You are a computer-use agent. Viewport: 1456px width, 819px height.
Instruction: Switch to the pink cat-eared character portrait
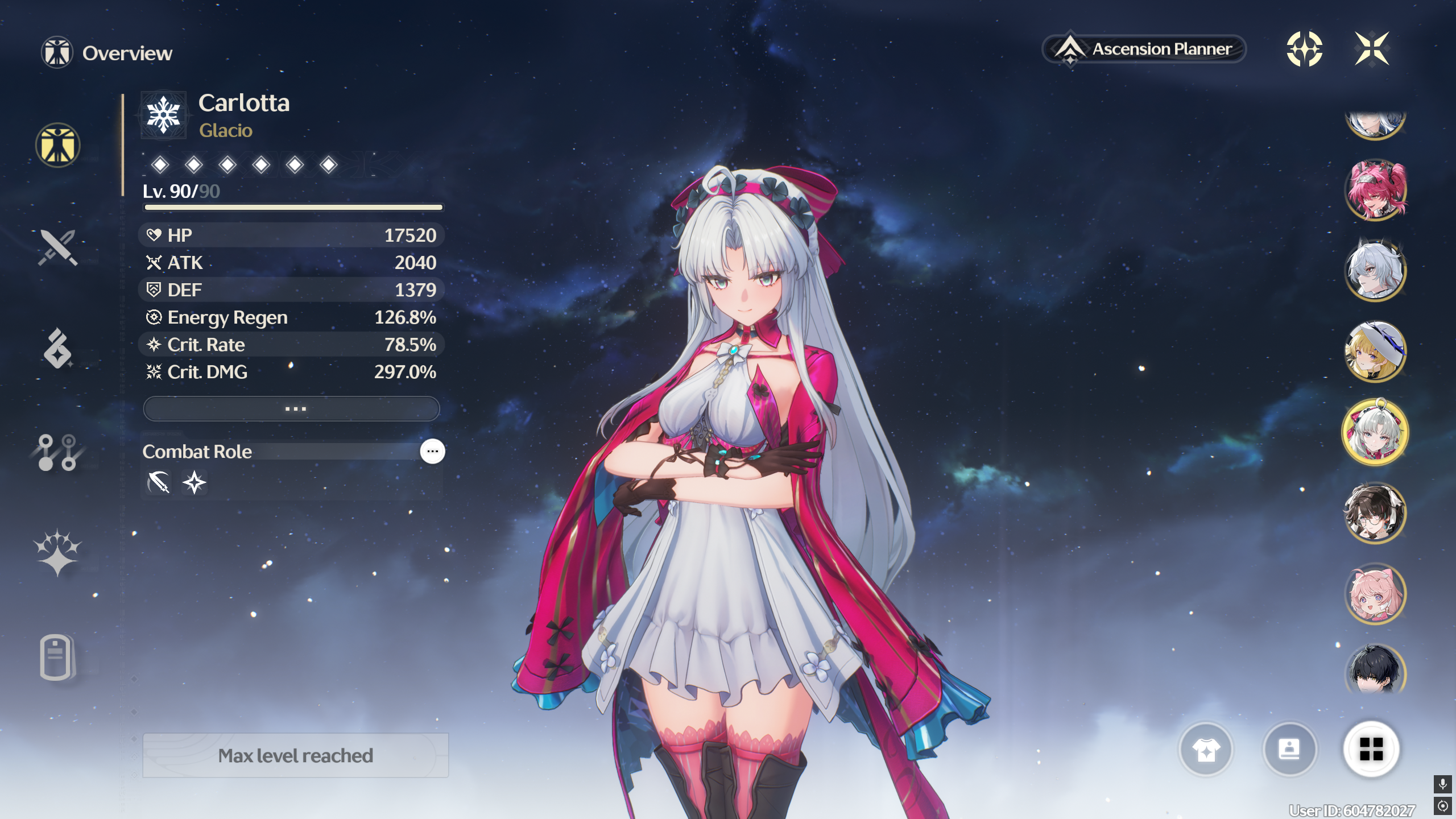pyautogui.click(x=1375, y=594)
